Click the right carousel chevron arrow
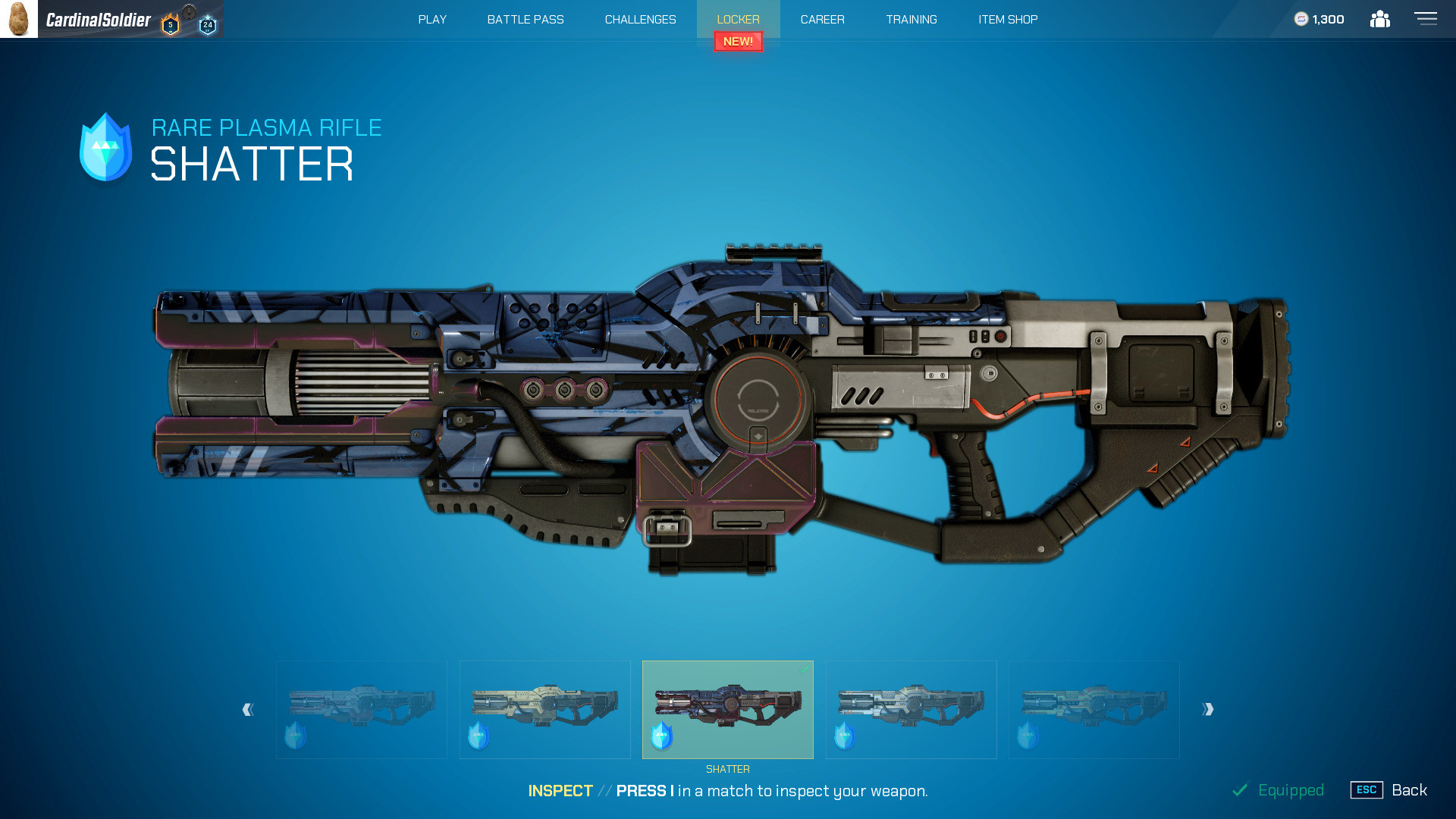Screen dimensions: 1456x819 [1208, 710]
